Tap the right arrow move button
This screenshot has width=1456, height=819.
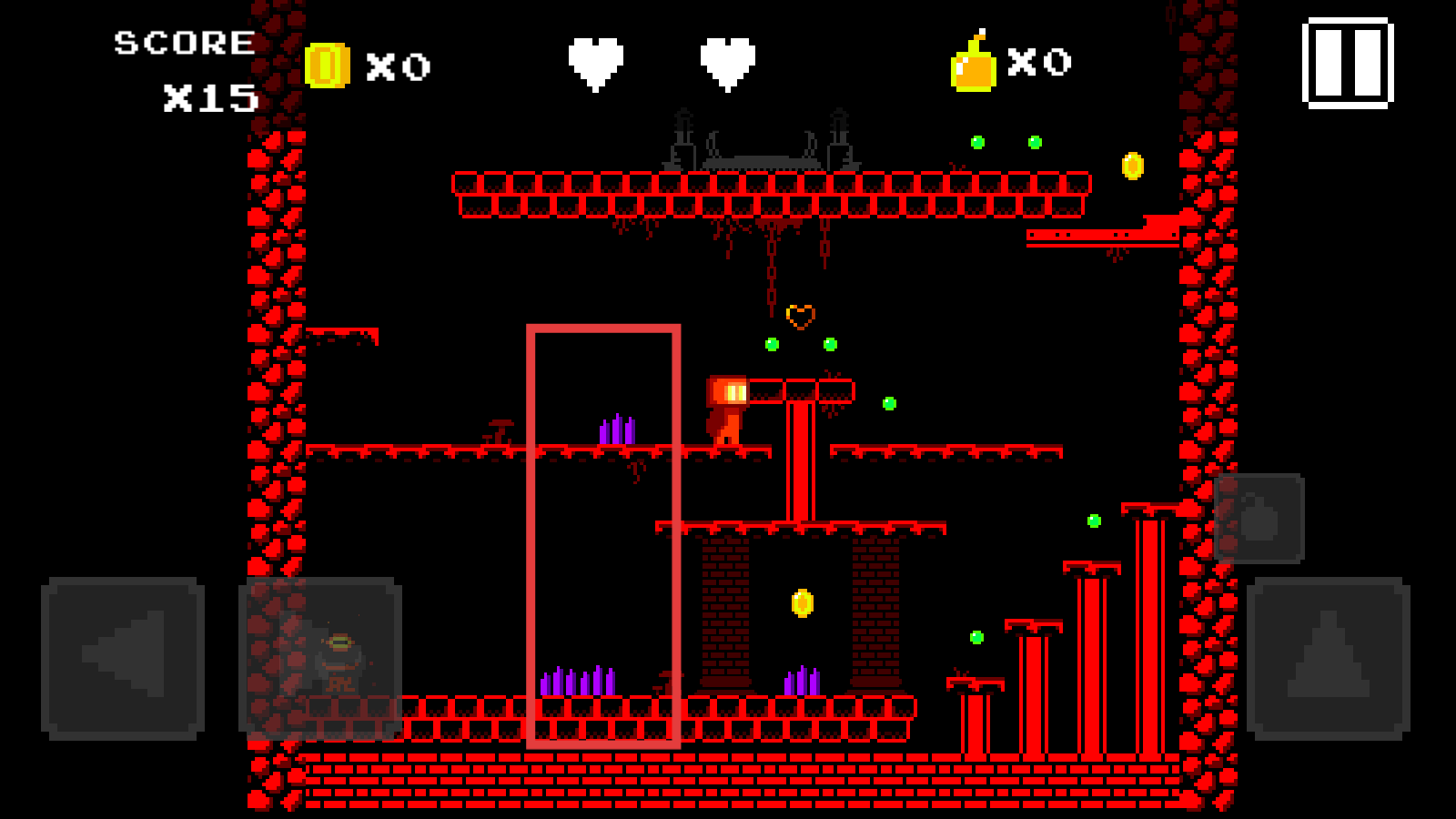pos(320,657)
